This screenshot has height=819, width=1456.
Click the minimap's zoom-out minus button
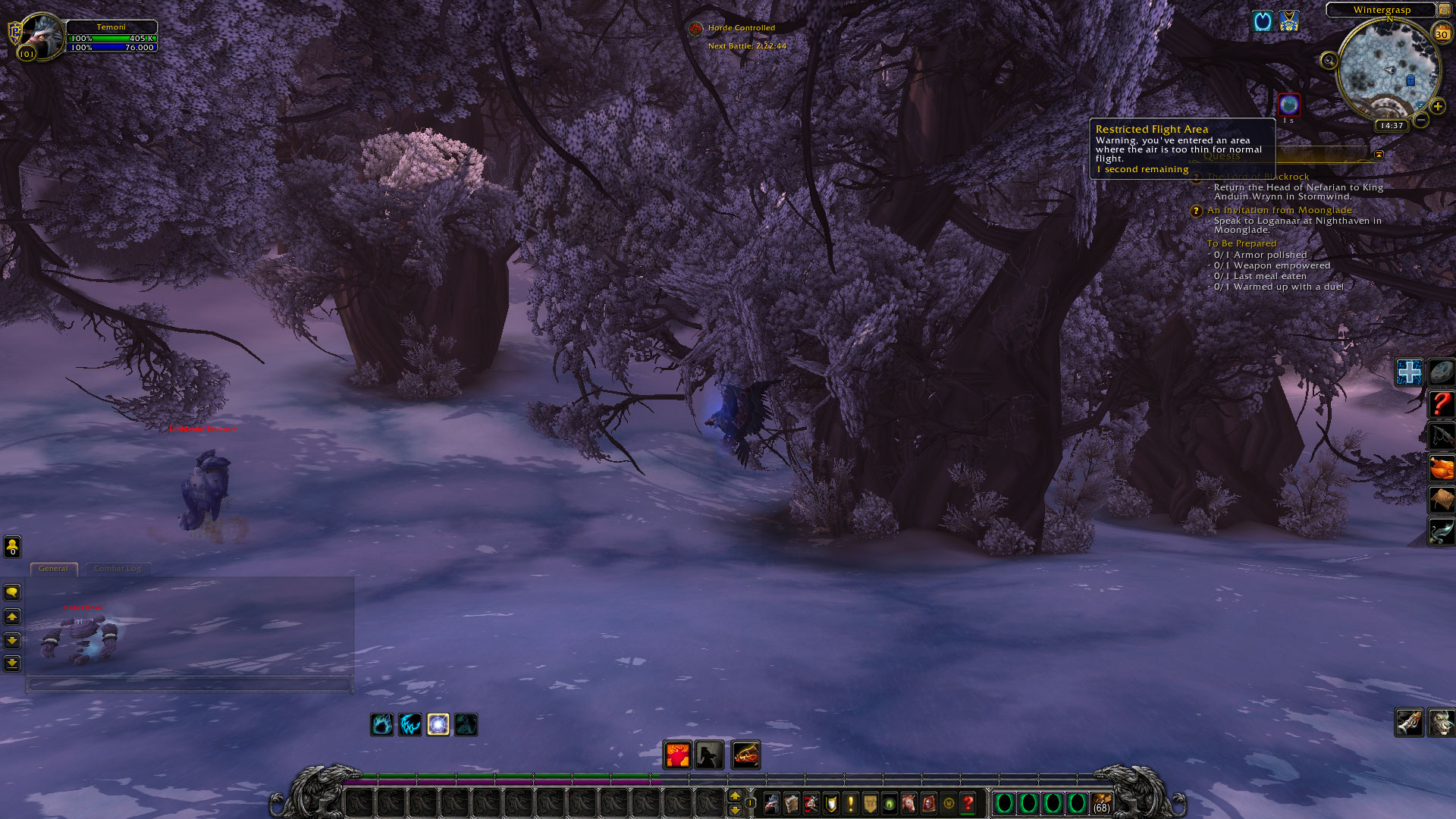click(1421, 120)
